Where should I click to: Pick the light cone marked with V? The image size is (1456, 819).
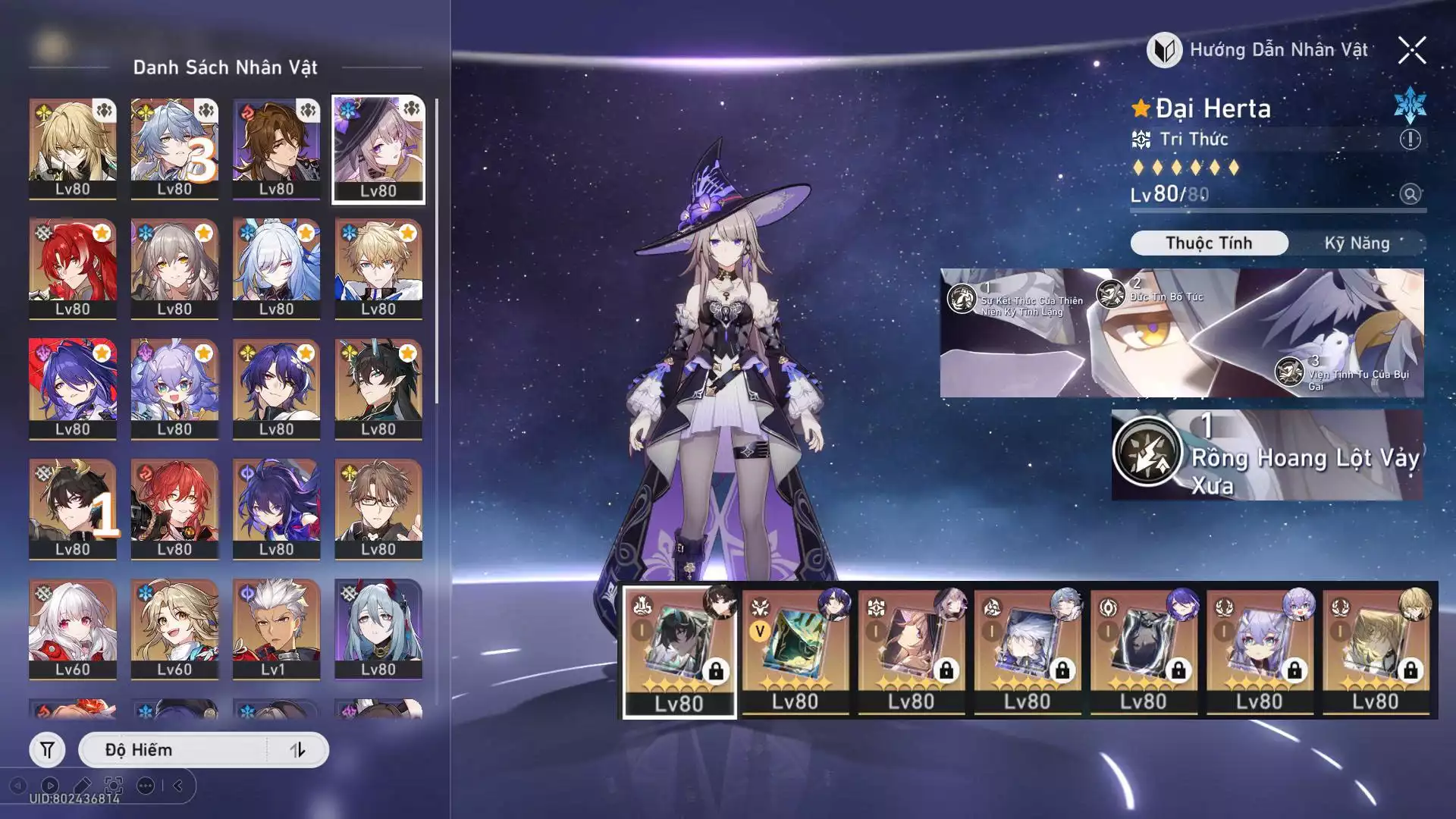(795, 651)
